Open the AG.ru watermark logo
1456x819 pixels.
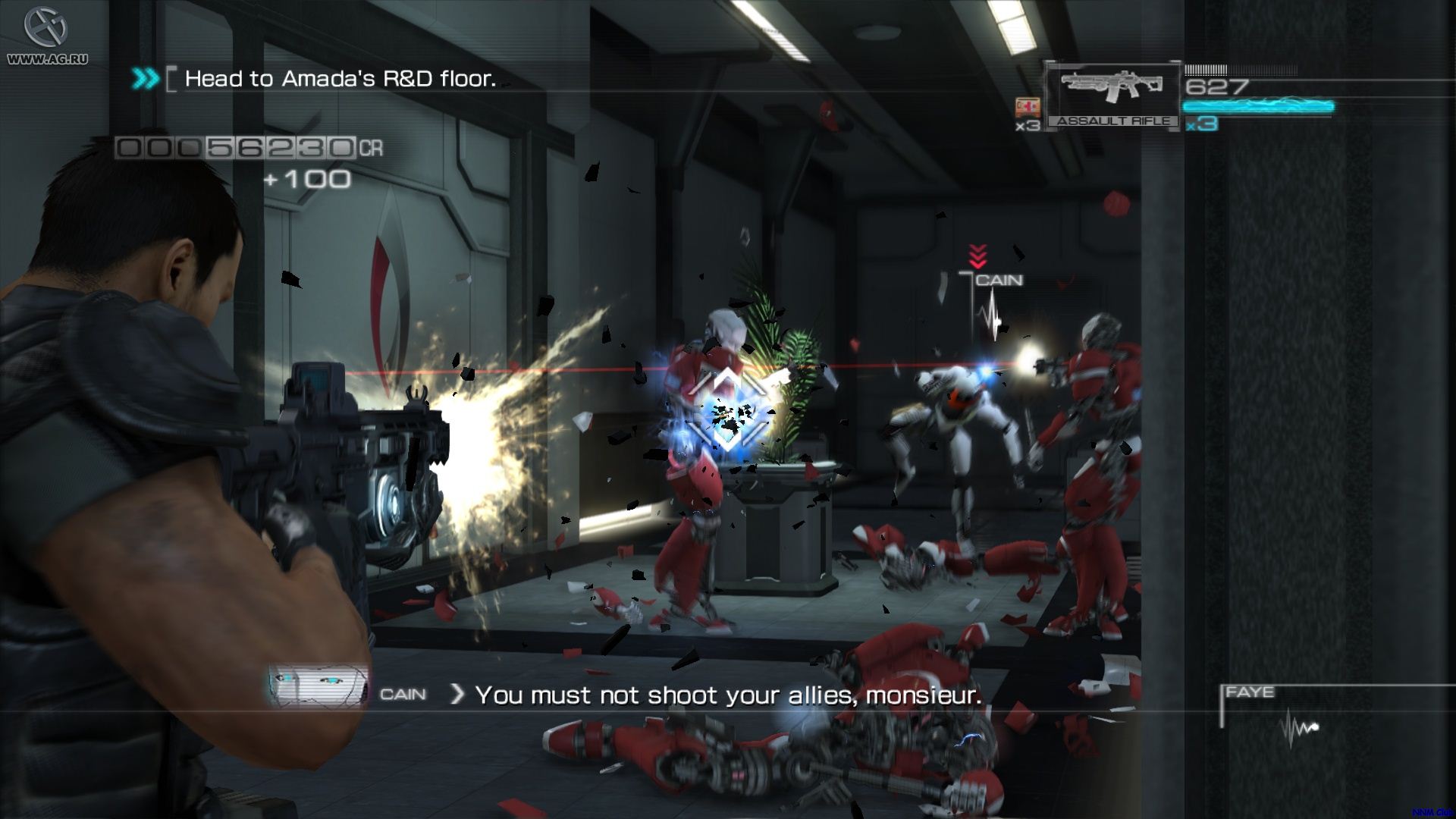47,34
